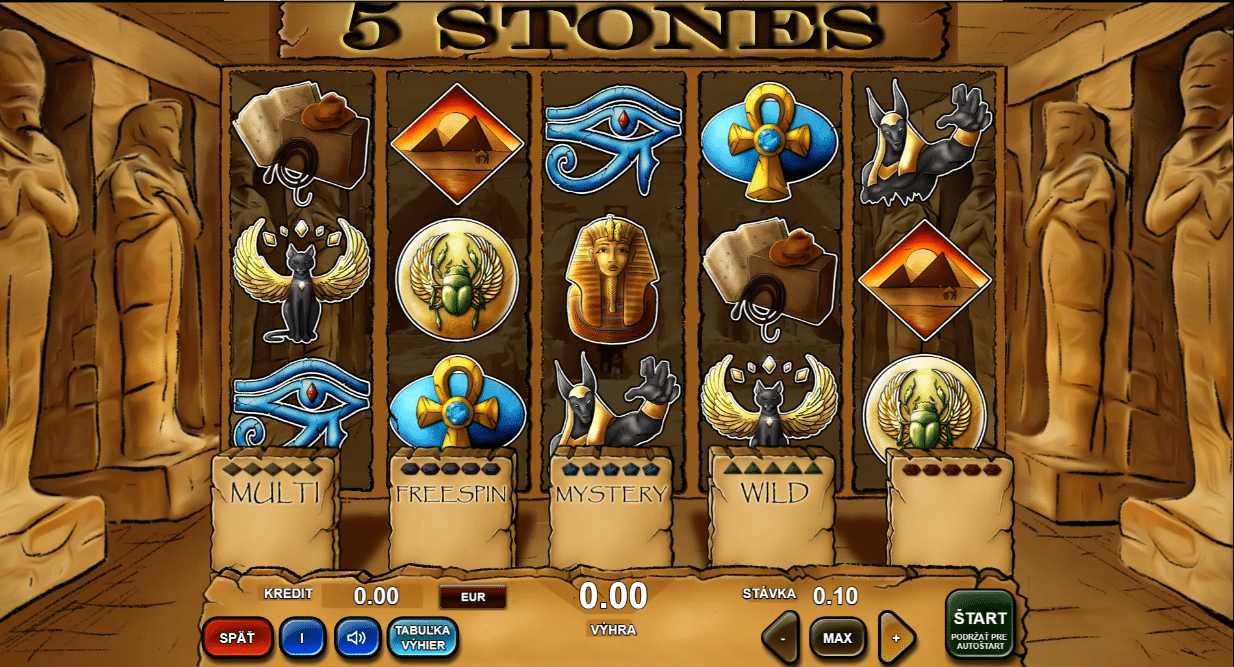Decrease the bet with the minus arrow
The width and height of the screenshot is (1234, 667).
click(x=781, y=637)
